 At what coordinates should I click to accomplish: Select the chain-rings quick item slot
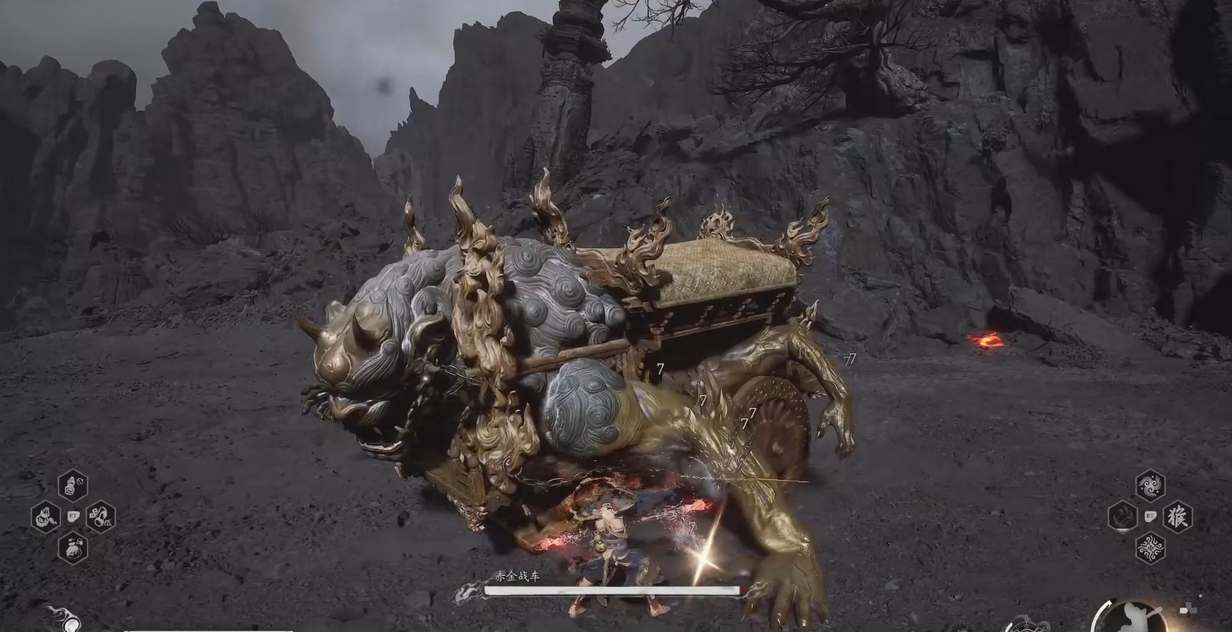[x=100, y=516]
